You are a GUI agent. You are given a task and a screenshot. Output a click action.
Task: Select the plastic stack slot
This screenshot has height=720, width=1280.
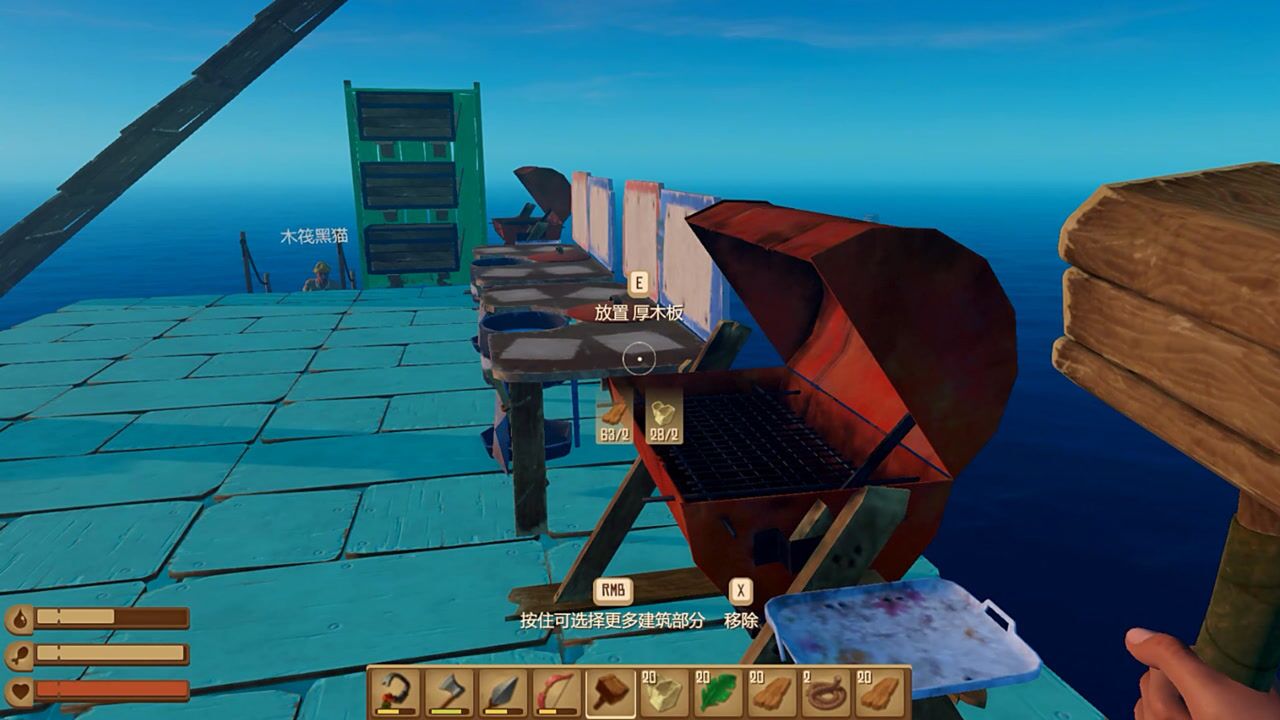tap(665, 692)
